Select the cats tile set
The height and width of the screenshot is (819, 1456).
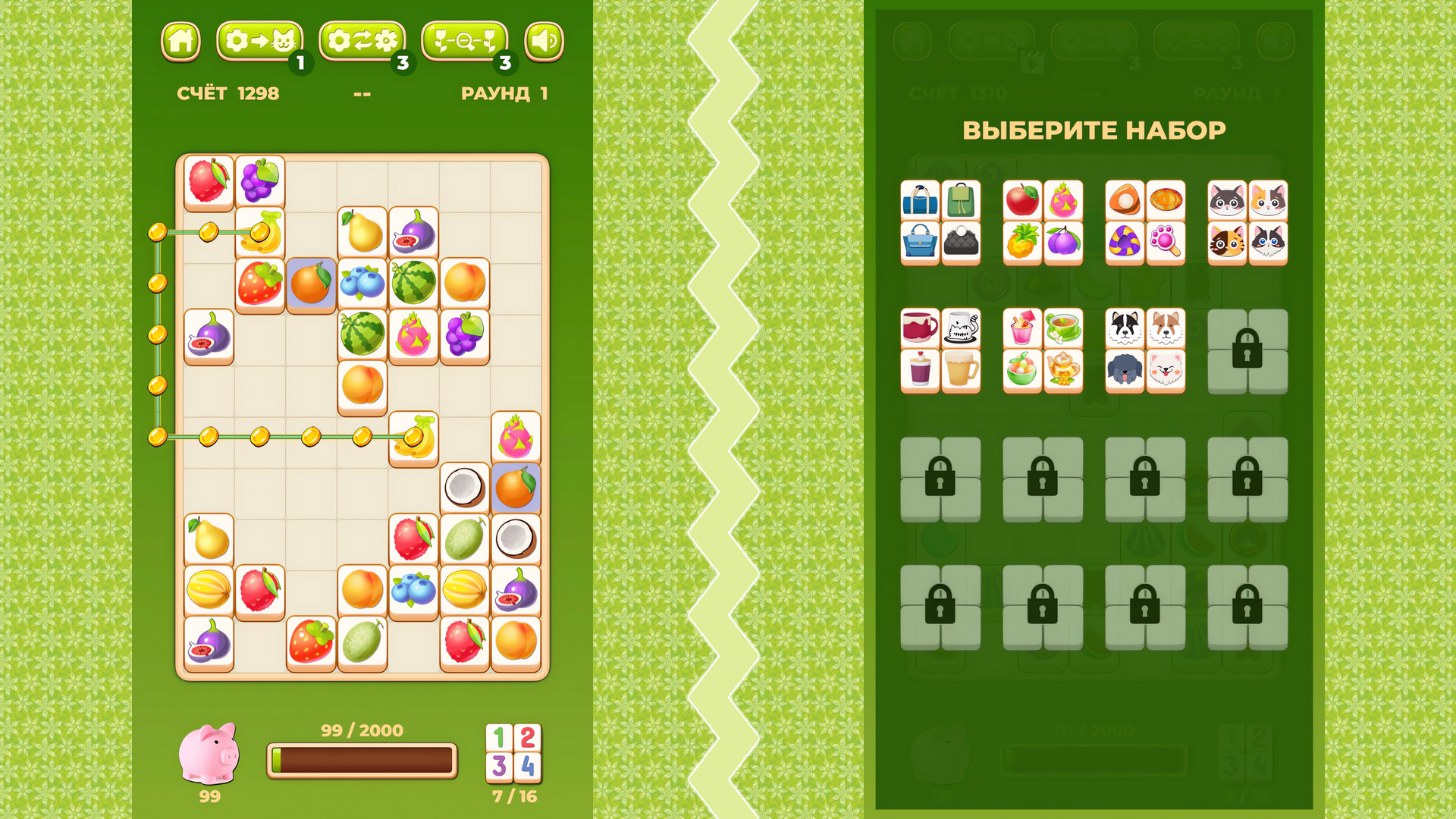[1250, 220]
